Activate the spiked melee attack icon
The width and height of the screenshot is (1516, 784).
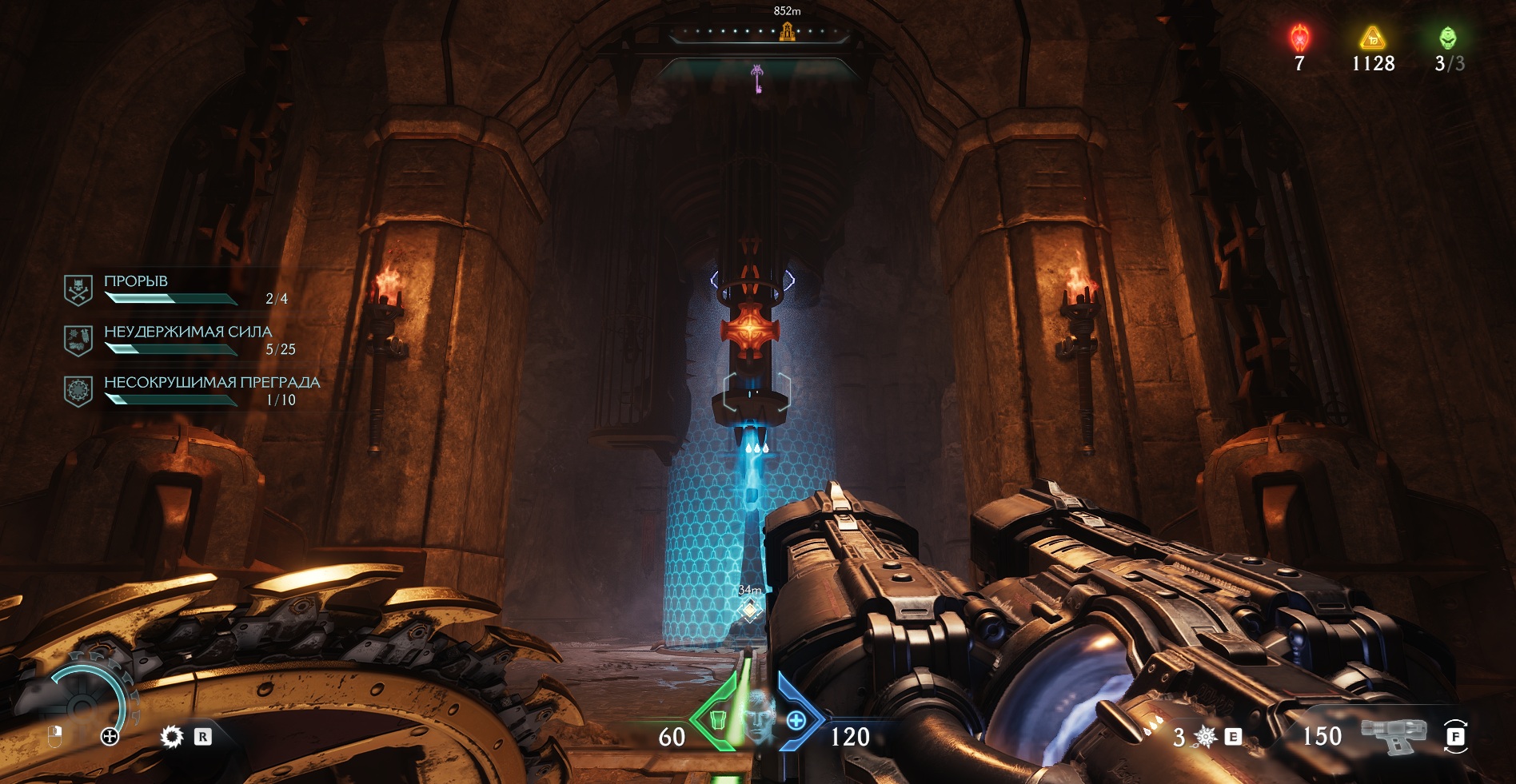[x=1206, y=736]
